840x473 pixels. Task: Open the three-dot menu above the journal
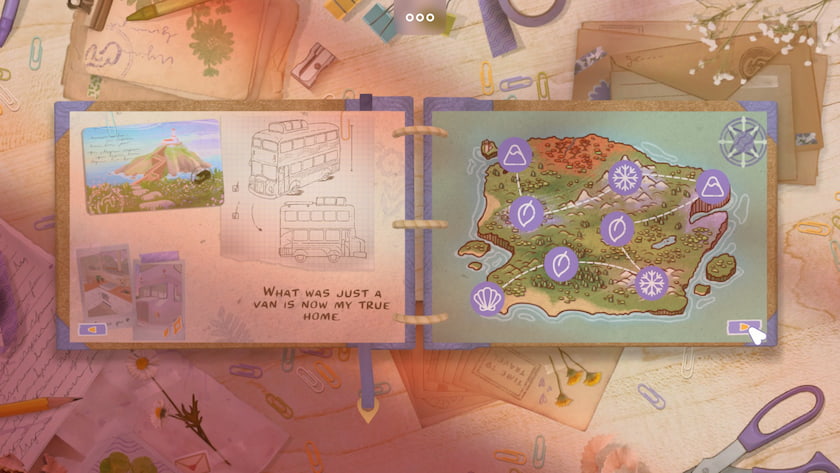420,17
